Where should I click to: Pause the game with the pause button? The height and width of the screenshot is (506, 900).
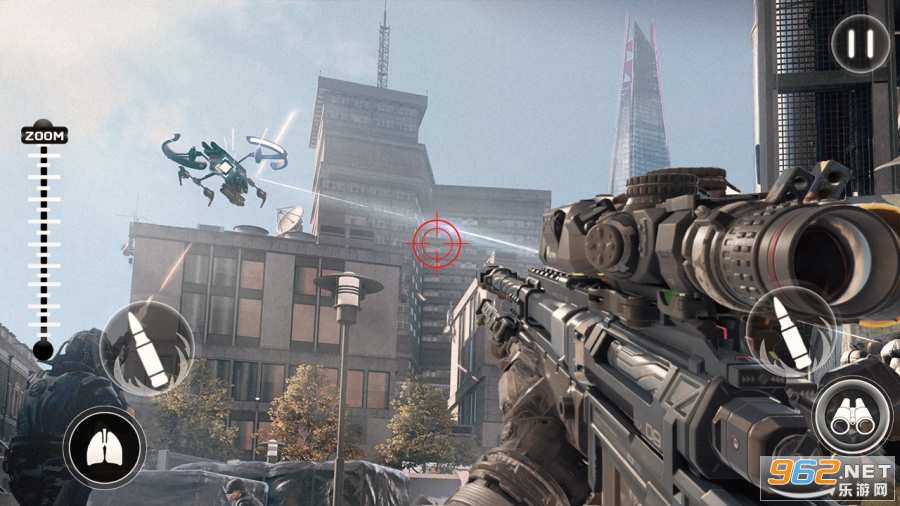pyautogui.click(x=861, y=43)
